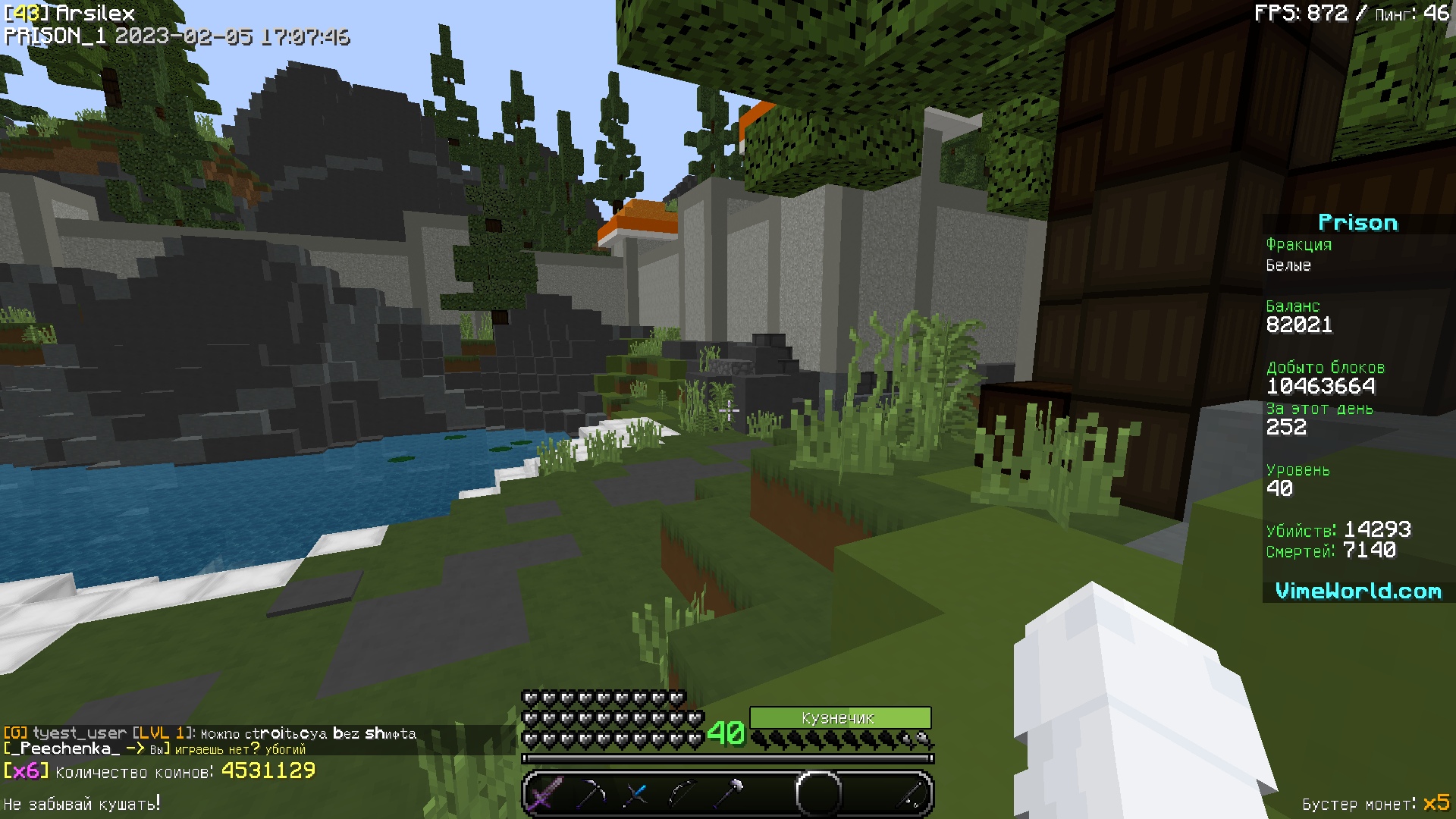This screenshot has width=1456, height=819.
Task: Choose the blue-bladed sword slot
Action: (x=637, y=794)
